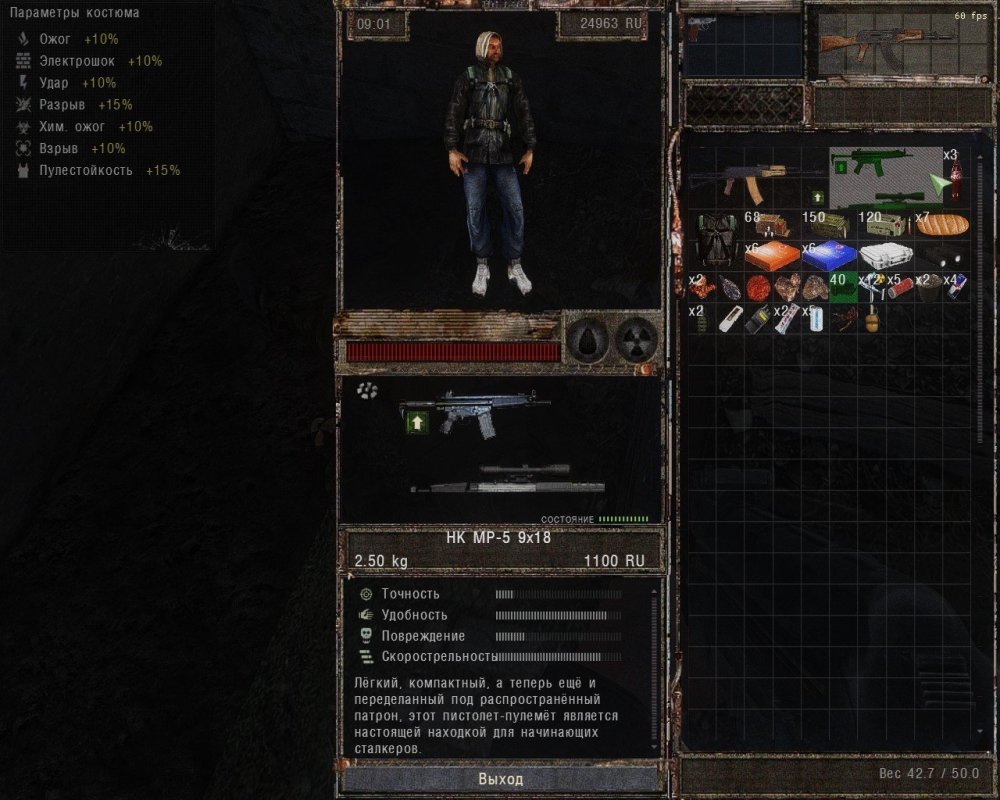Screen dimensions: 1000x800
Task: Pick the bread loaf stack
Action: click(x=943, y=224)
